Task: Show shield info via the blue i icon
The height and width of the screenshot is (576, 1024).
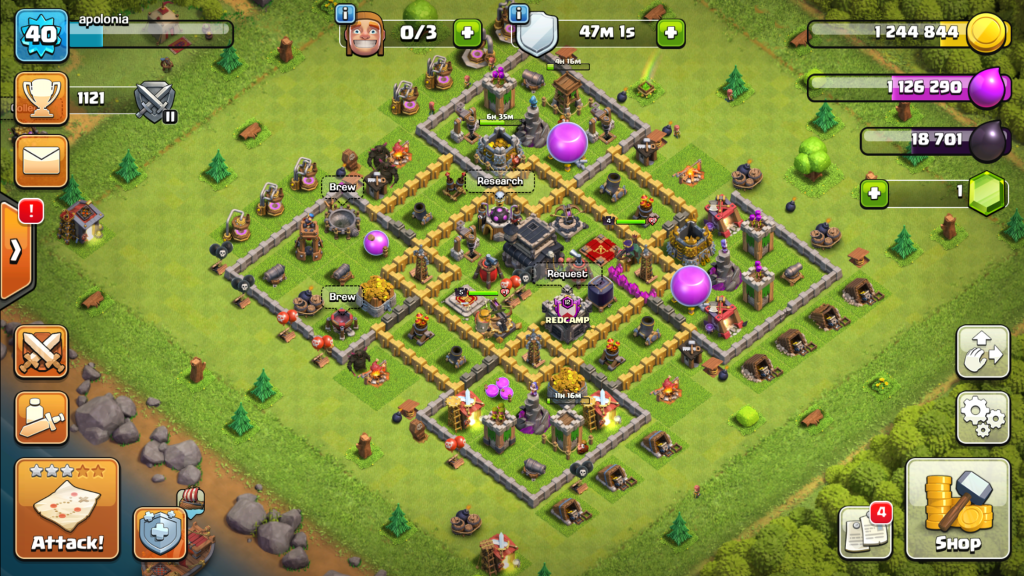Action: [518, 14]
